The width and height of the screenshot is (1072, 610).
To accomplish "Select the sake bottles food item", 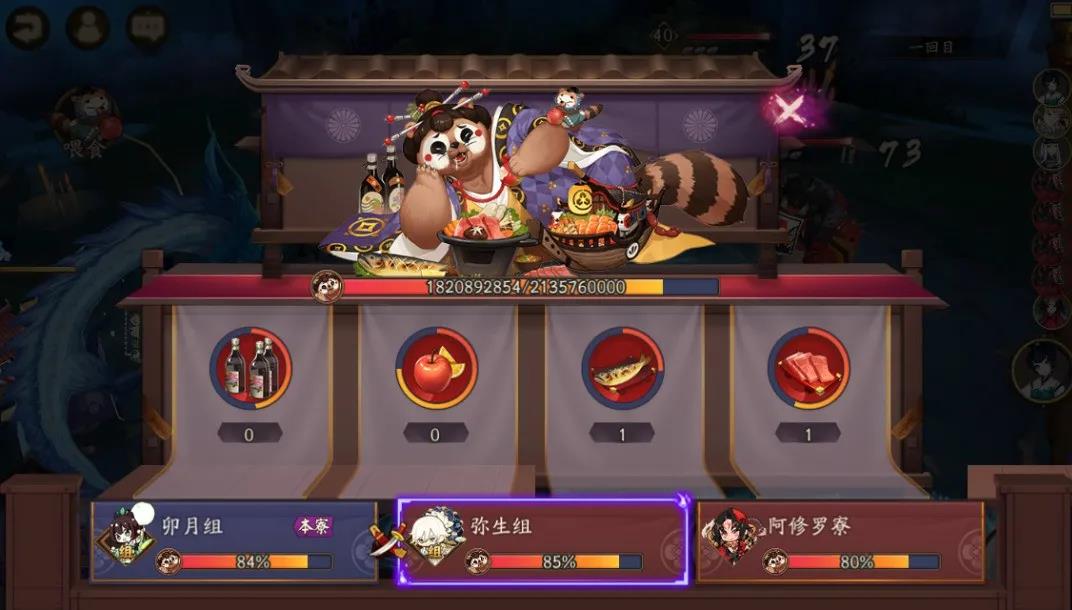I will click(250, 368).
